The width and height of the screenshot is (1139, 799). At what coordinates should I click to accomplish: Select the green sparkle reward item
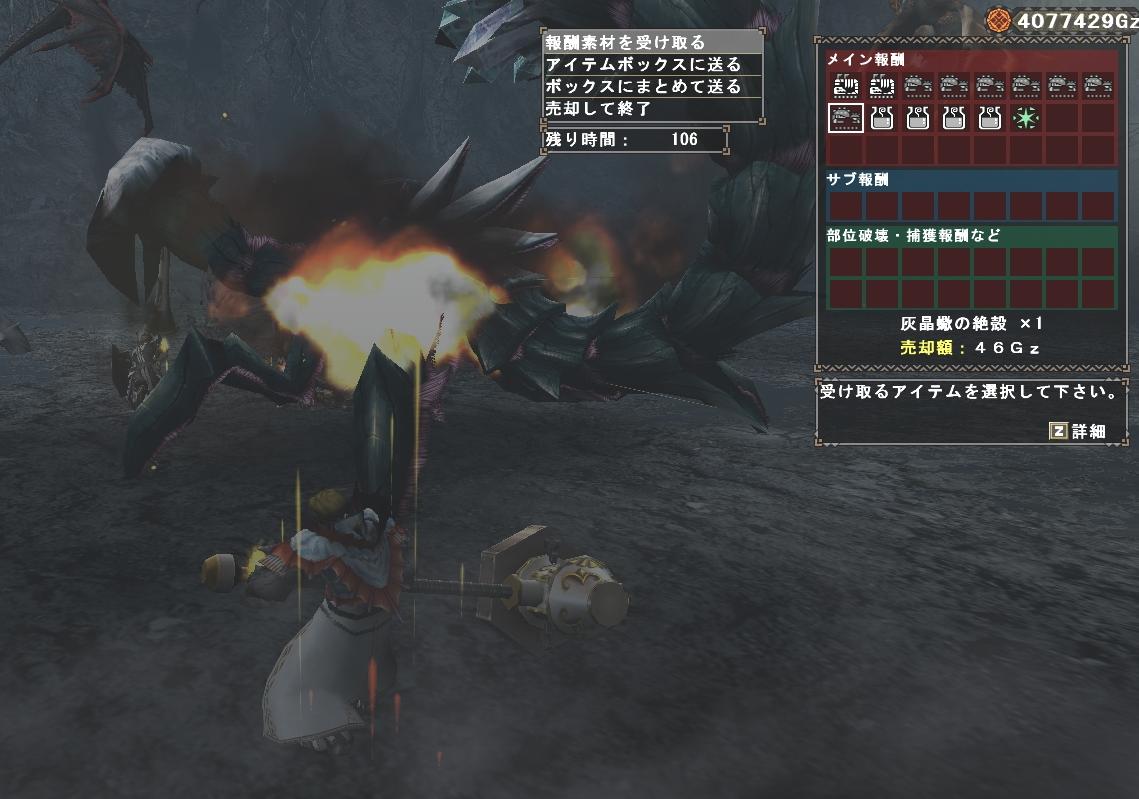(1025, 118)
